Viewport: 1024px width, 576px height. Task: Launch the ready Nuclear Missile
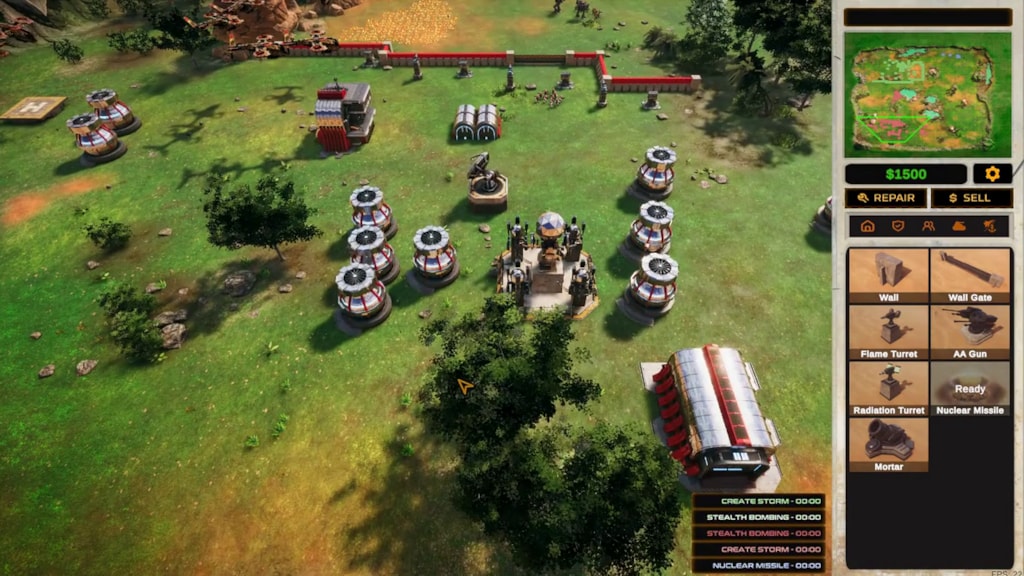(x=969, y=387)
